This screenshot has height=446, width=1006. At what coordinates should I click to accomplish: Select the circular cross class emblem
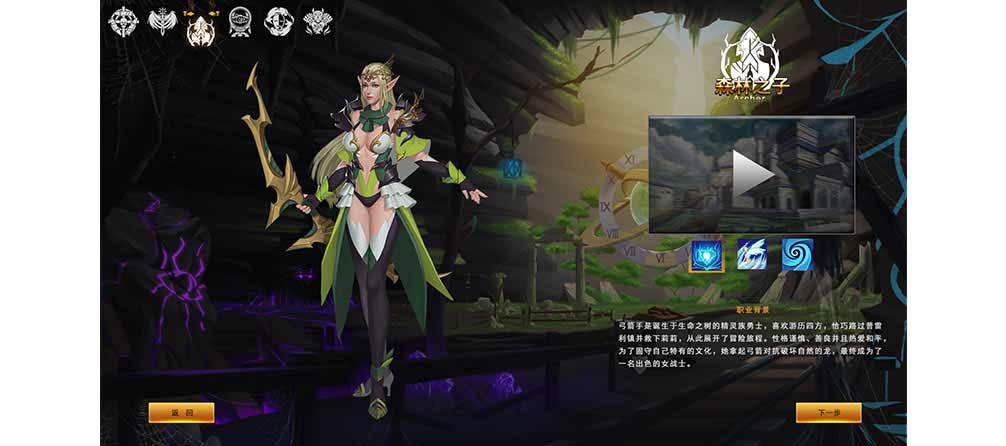tap(124, 20)
